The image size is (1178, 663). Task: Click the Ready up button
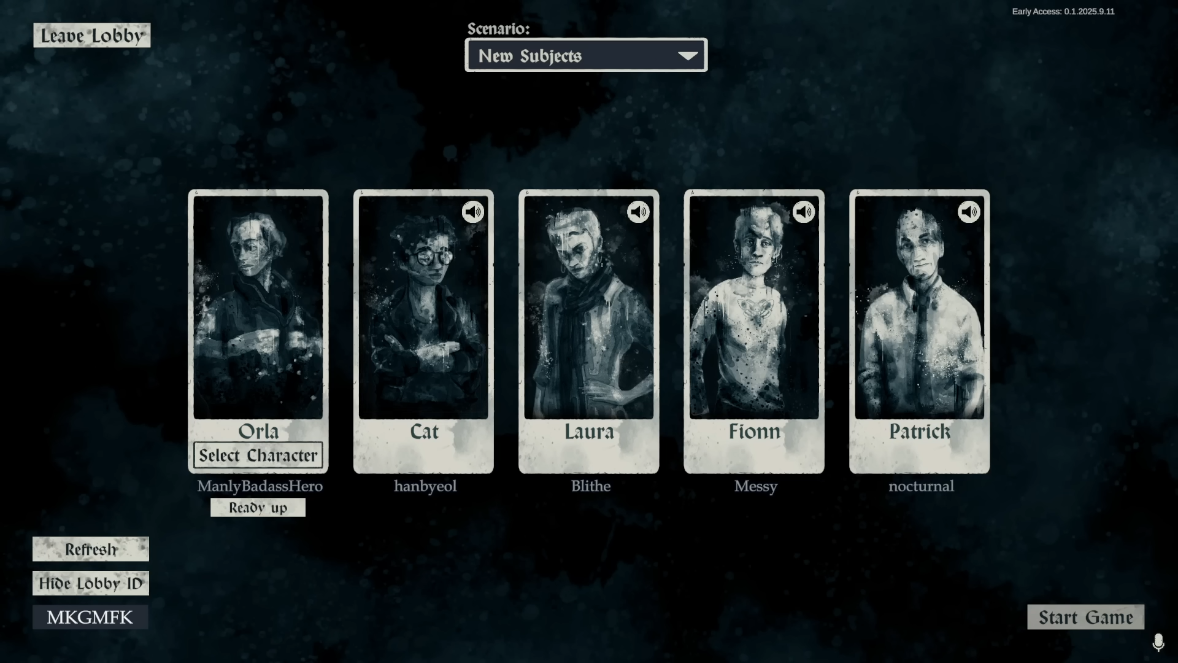pyautogui.click(x=258, y=508)
